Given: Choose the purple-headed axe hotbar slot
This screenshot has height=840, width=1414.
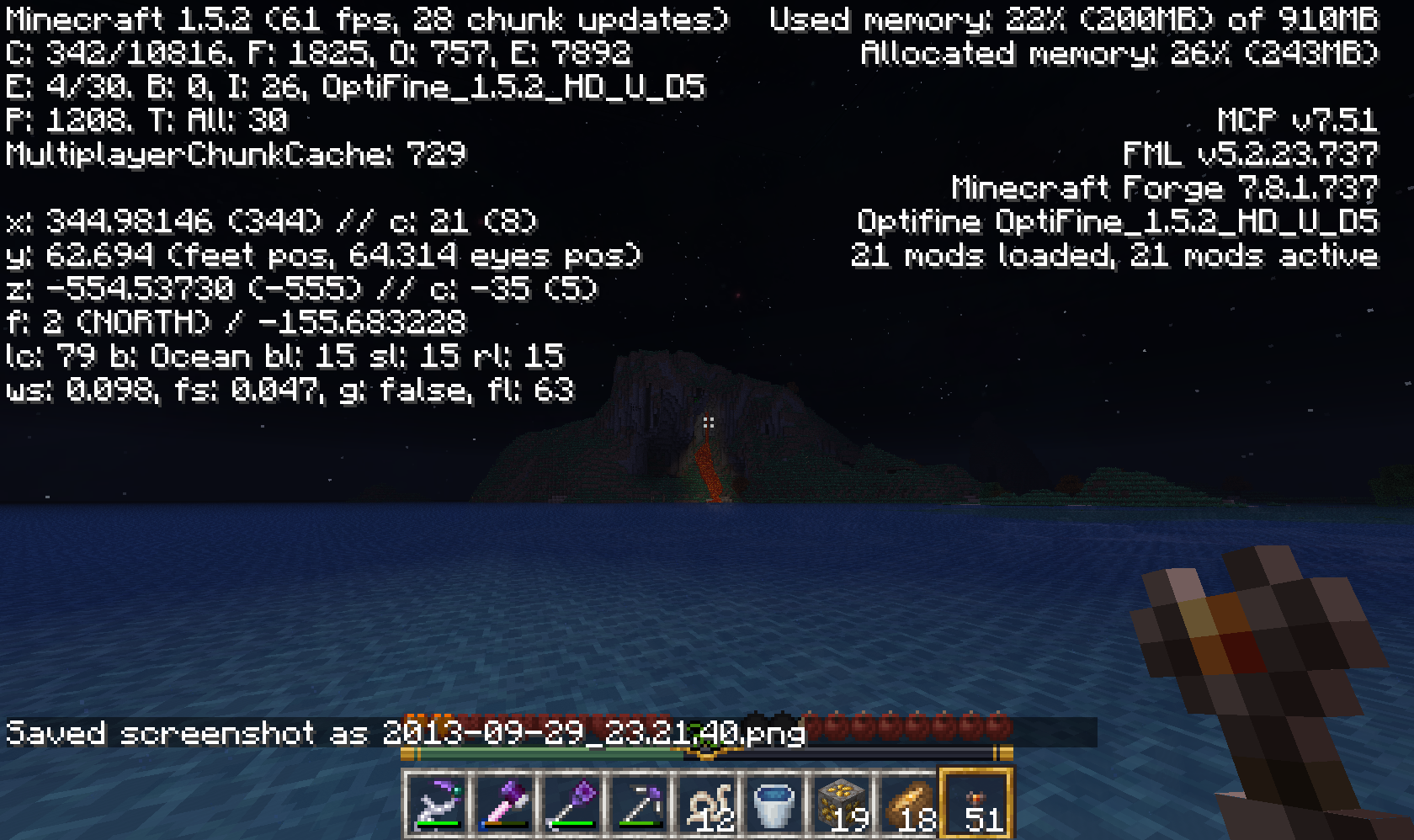Looking at the screenshot, I should (505, 804).
